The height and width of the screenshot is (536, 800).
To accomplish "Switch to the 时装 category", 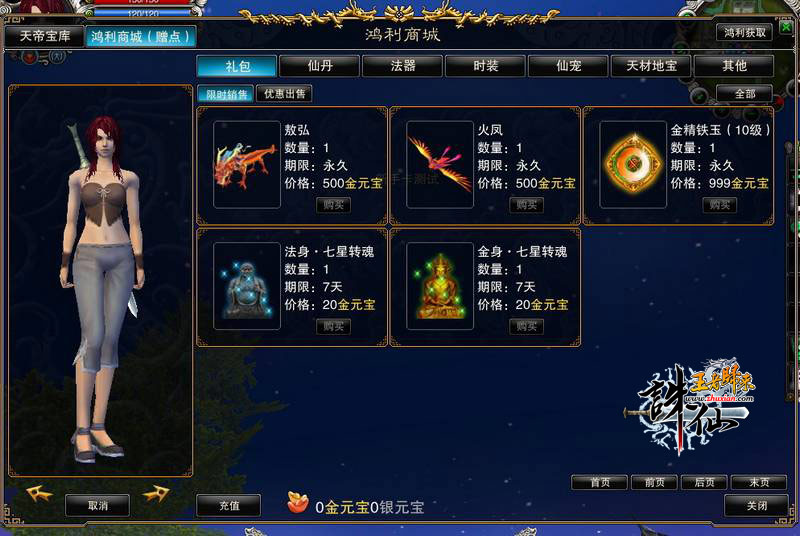I will click(x=485, y=66).
